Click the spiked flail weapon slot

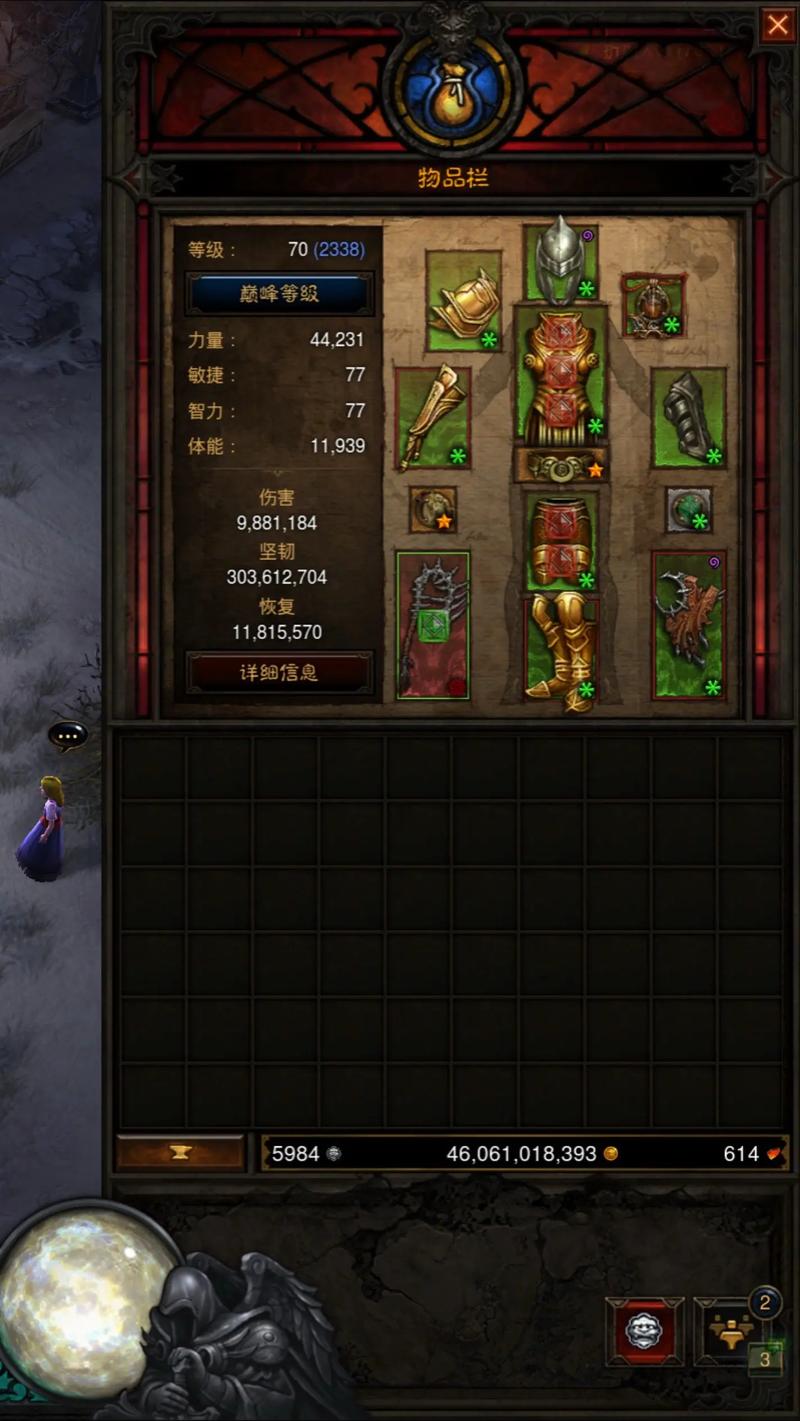(432, 625)
